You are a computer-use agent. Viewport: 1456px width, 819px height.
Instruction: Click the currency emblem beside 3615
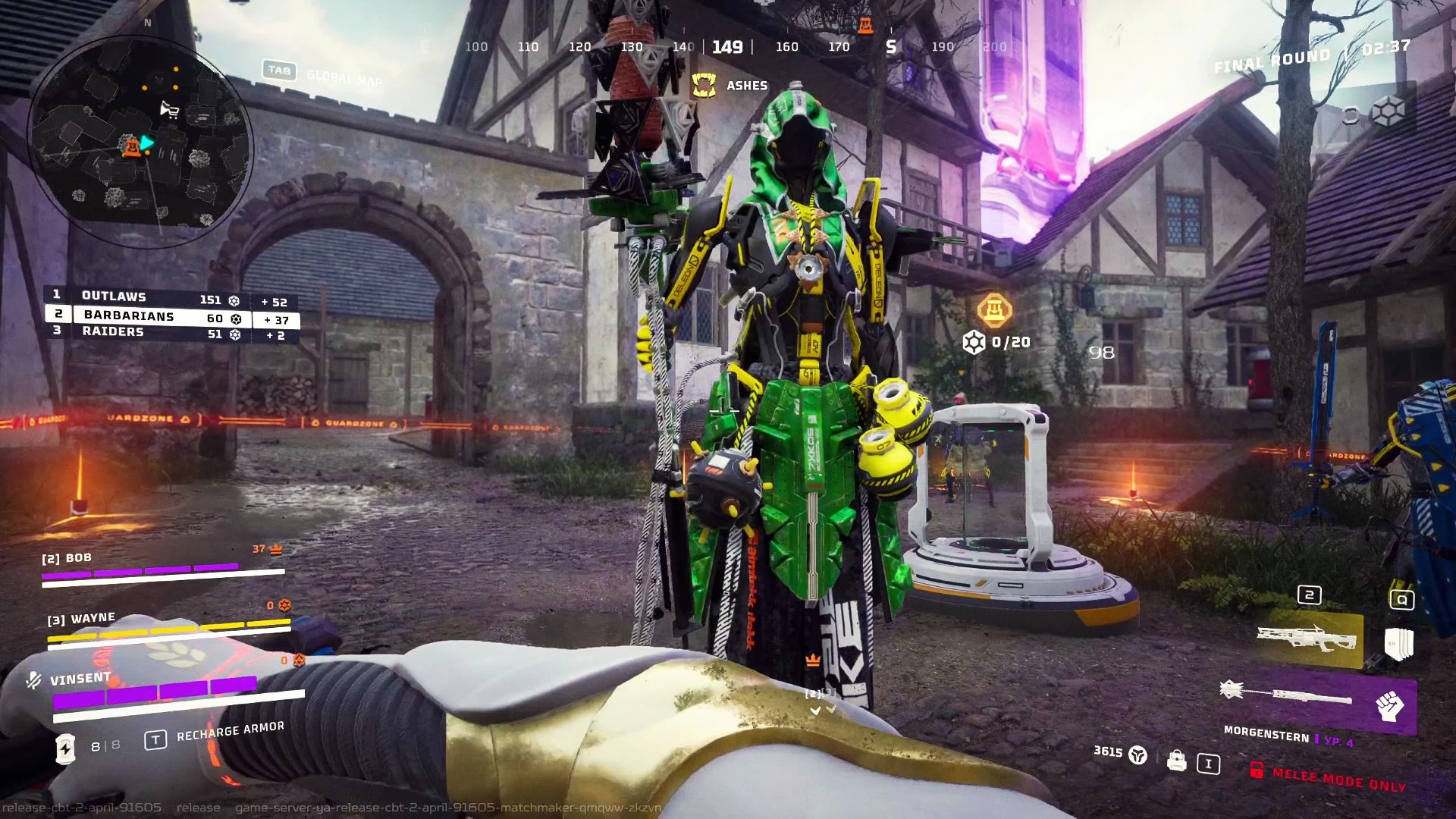[1137, 755]
